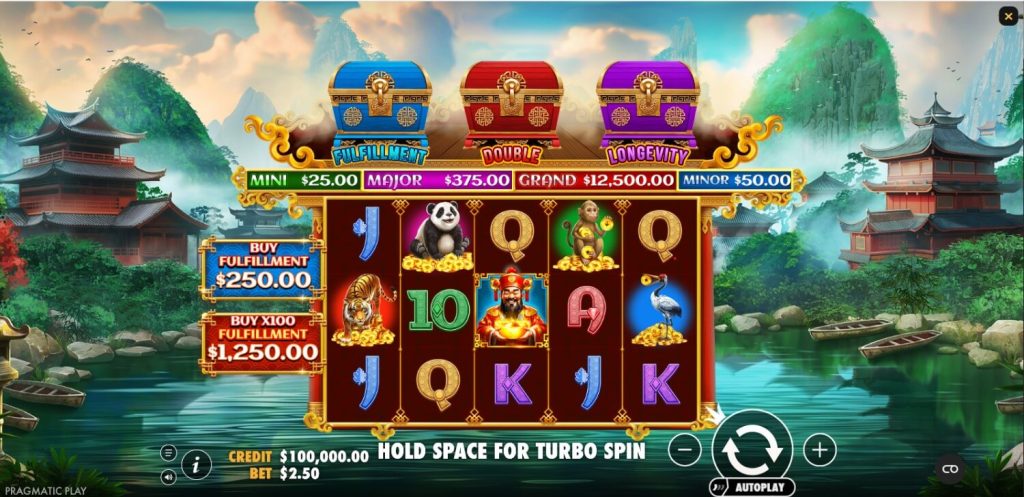Toggle the sound speaker icon
Screen dimensions: 1024x497
(x=168, y=474)
